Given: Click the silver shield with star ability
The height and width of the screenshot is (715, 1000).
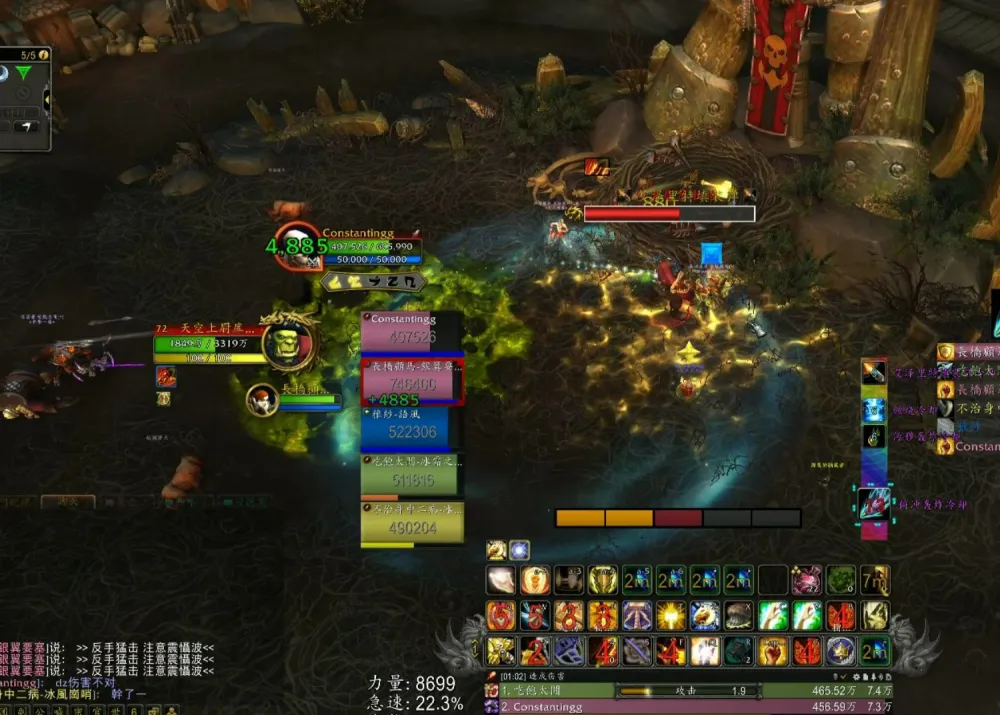Looking at the screenshot, I should [x=840, y=651].
